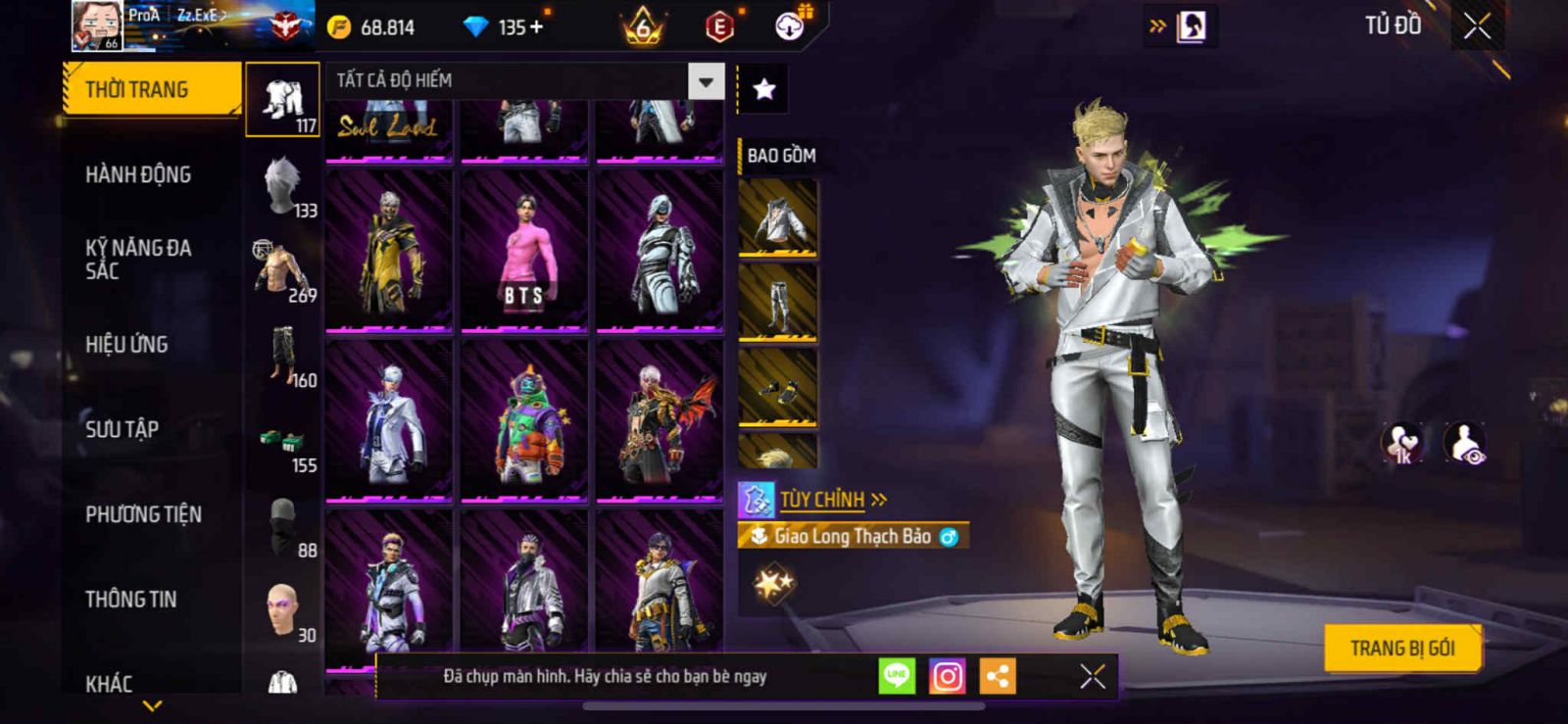Add diamonds with the plus button

[x=536, y=27]
